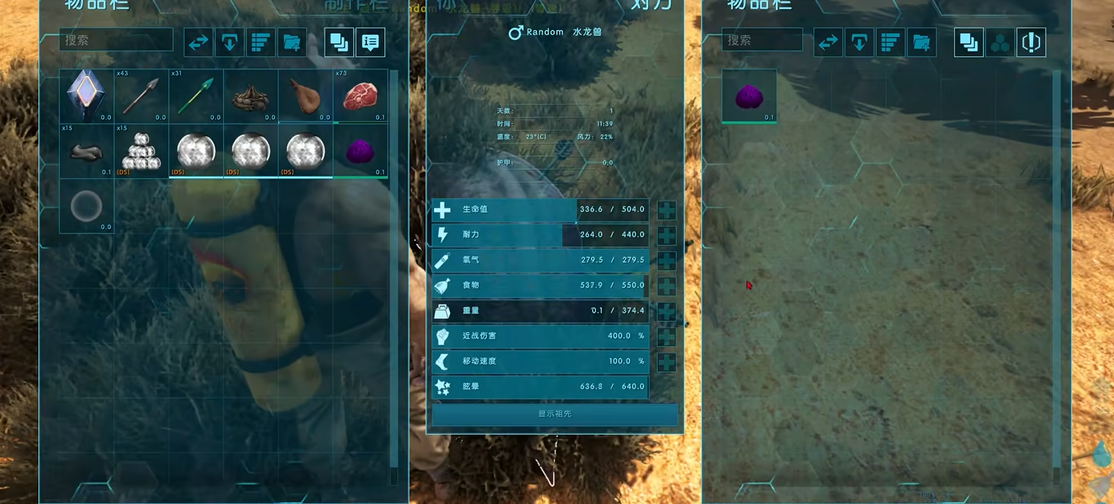The height and width of the screenshot is (504, 1114).
Task: Choose the brown waterskin item
Action: 305,96
